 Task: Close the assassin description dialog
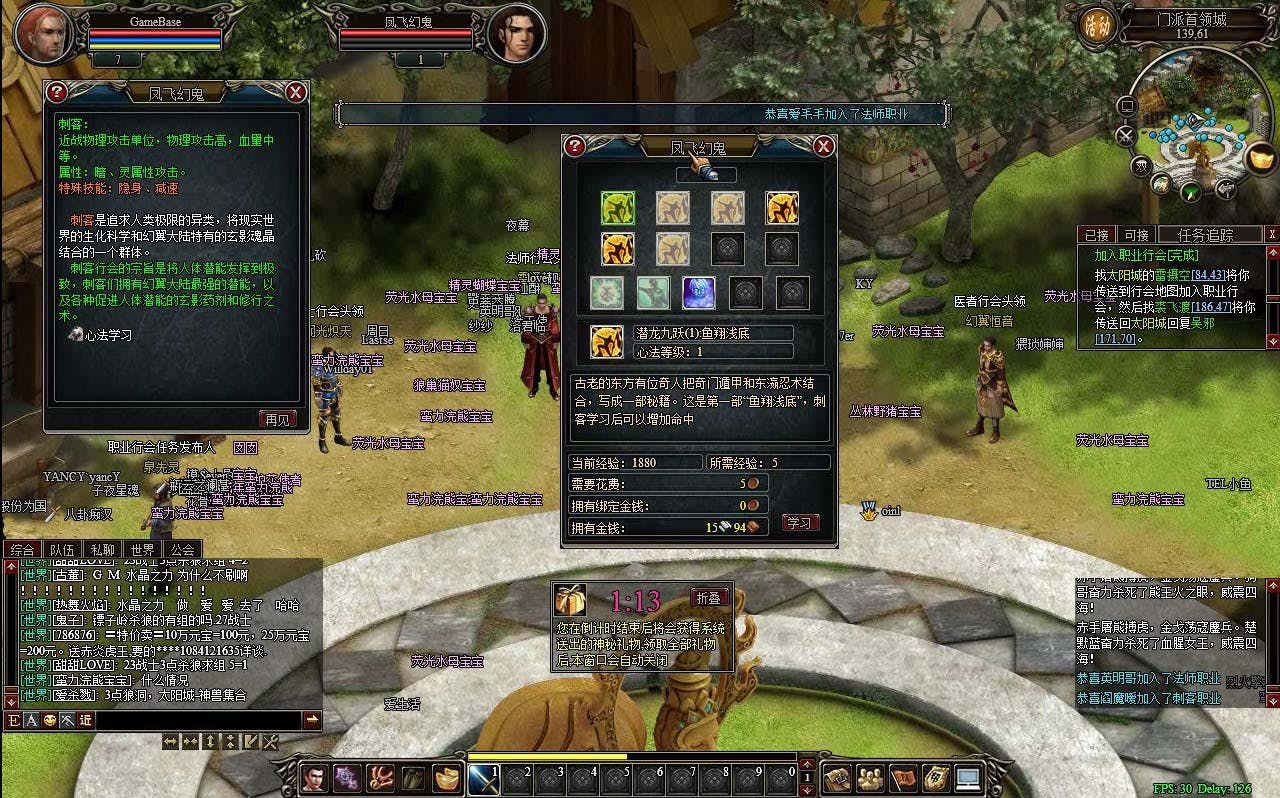click(x=296, y=92)
